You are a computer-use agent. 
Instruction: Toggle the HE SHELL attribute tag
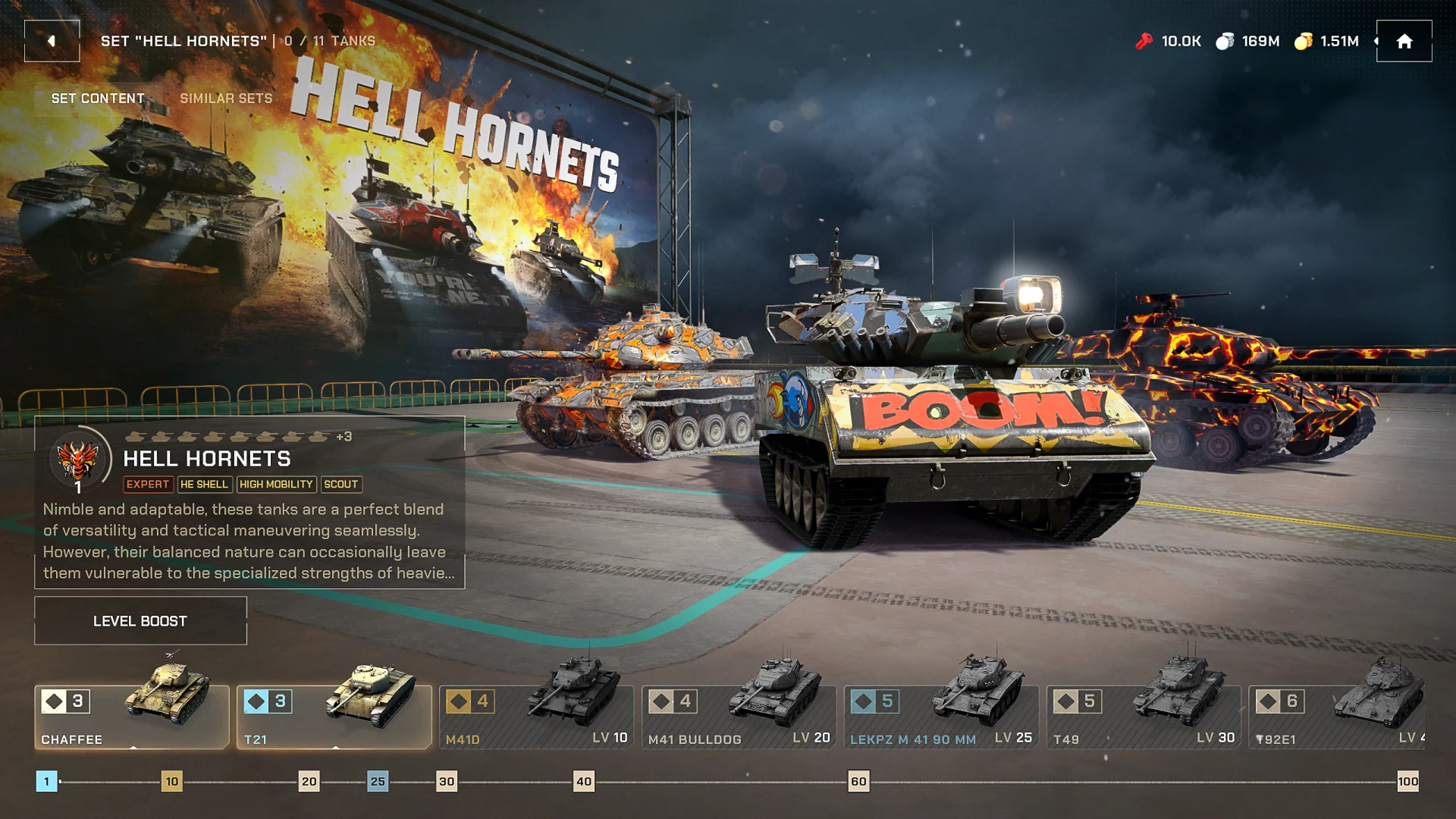click(x=205, y=485)
